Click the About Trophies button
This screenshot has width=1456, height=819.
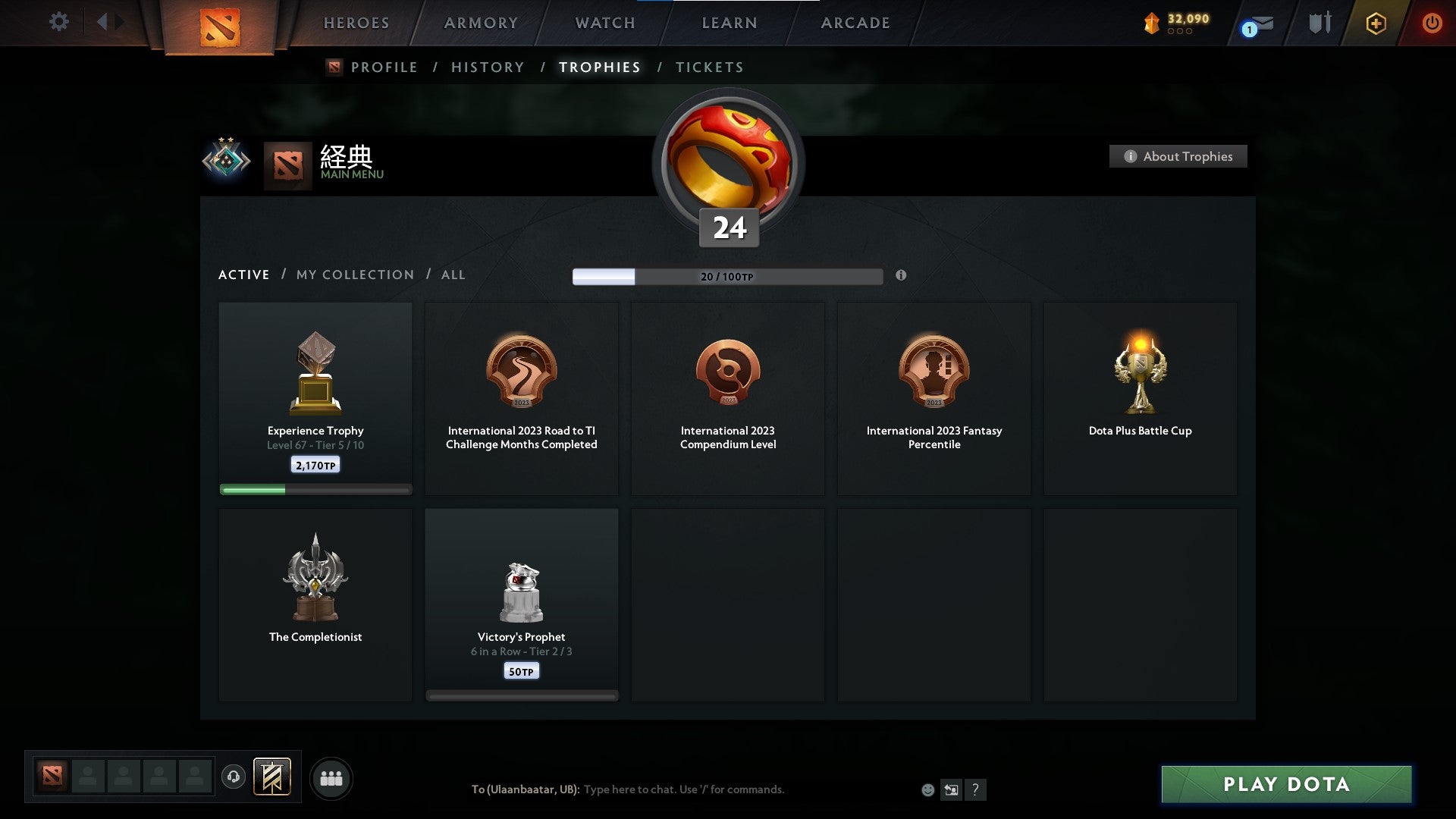point(1178,156)
